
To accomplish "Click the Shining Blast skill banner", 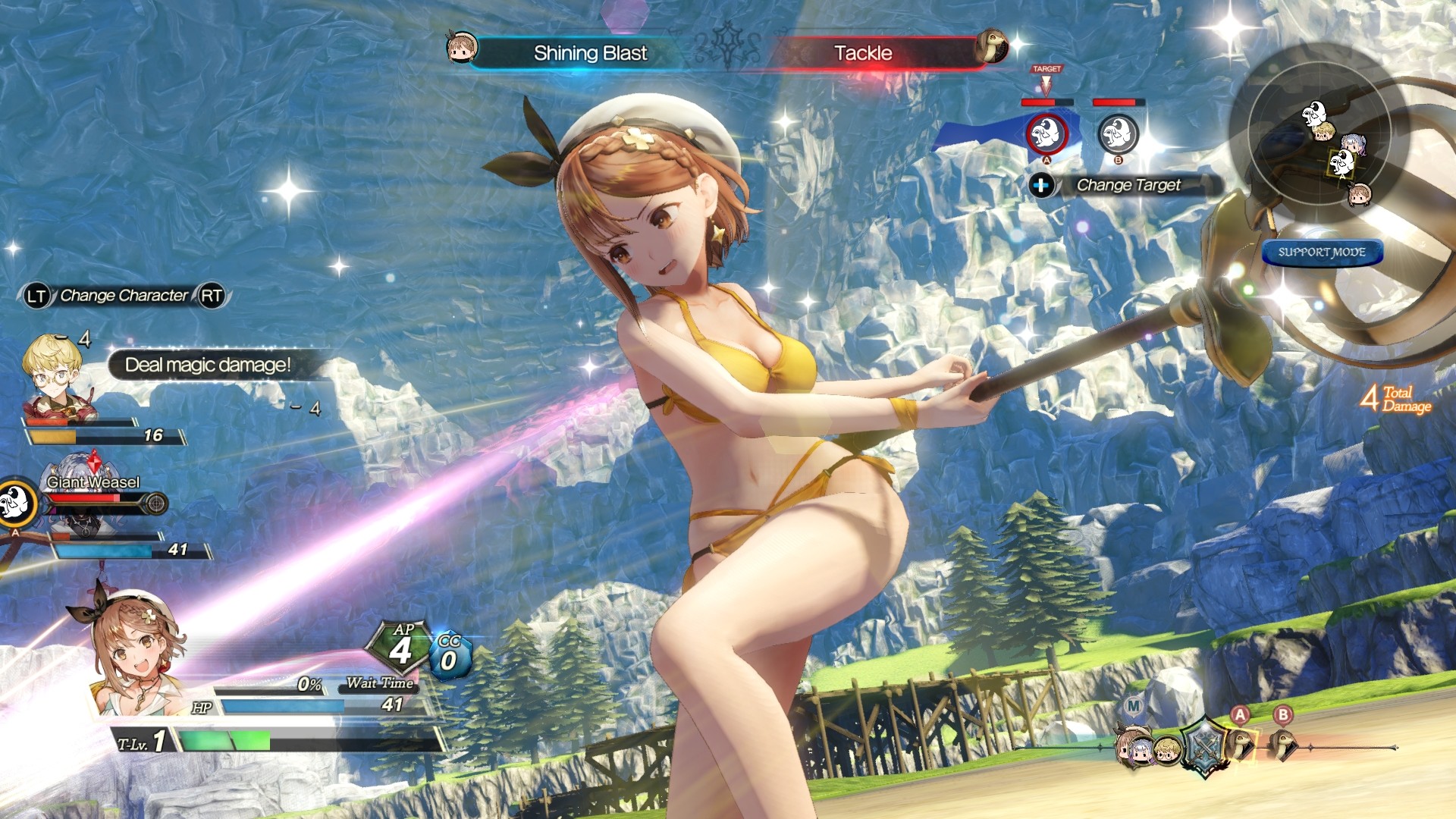I will coord(590,53).
